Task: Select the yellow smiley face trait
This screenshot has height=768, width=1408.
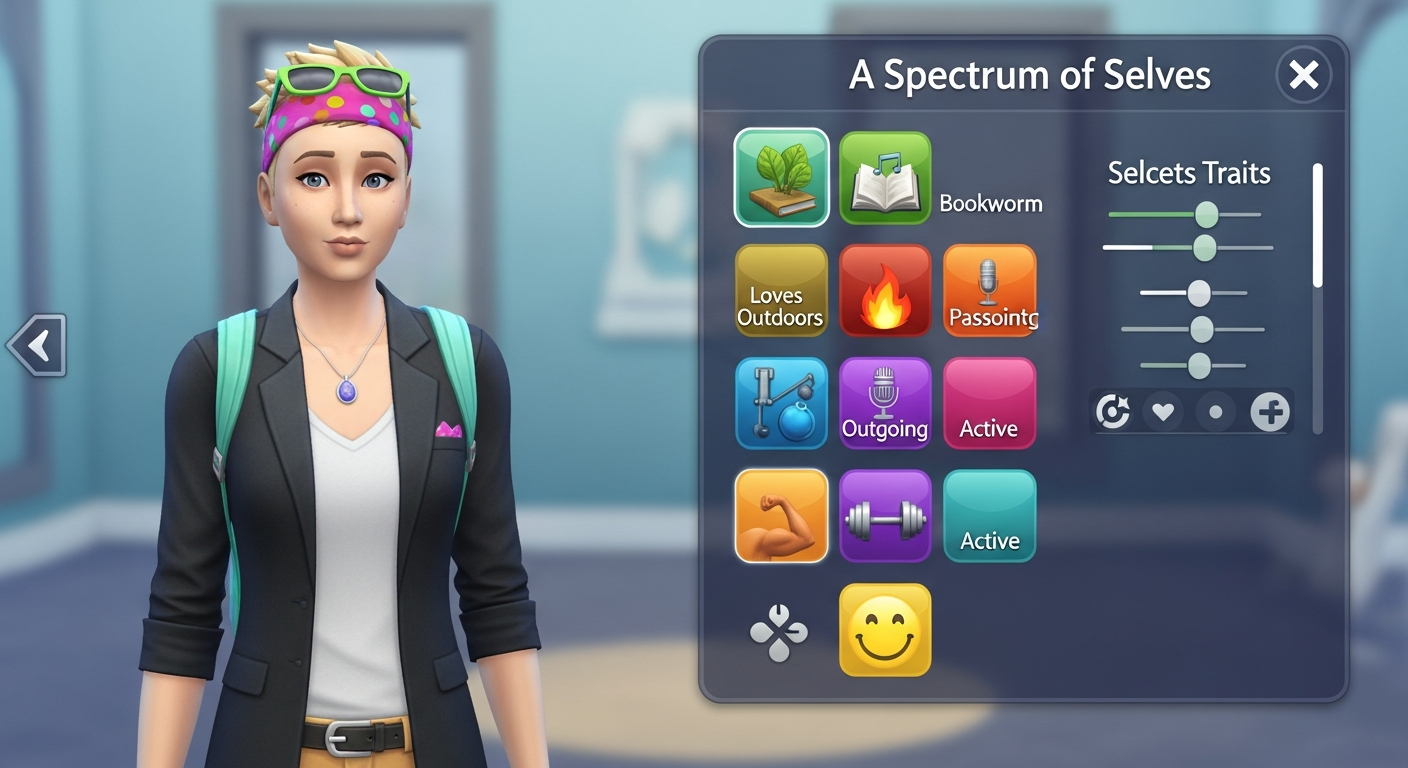Action: point(885,629)
